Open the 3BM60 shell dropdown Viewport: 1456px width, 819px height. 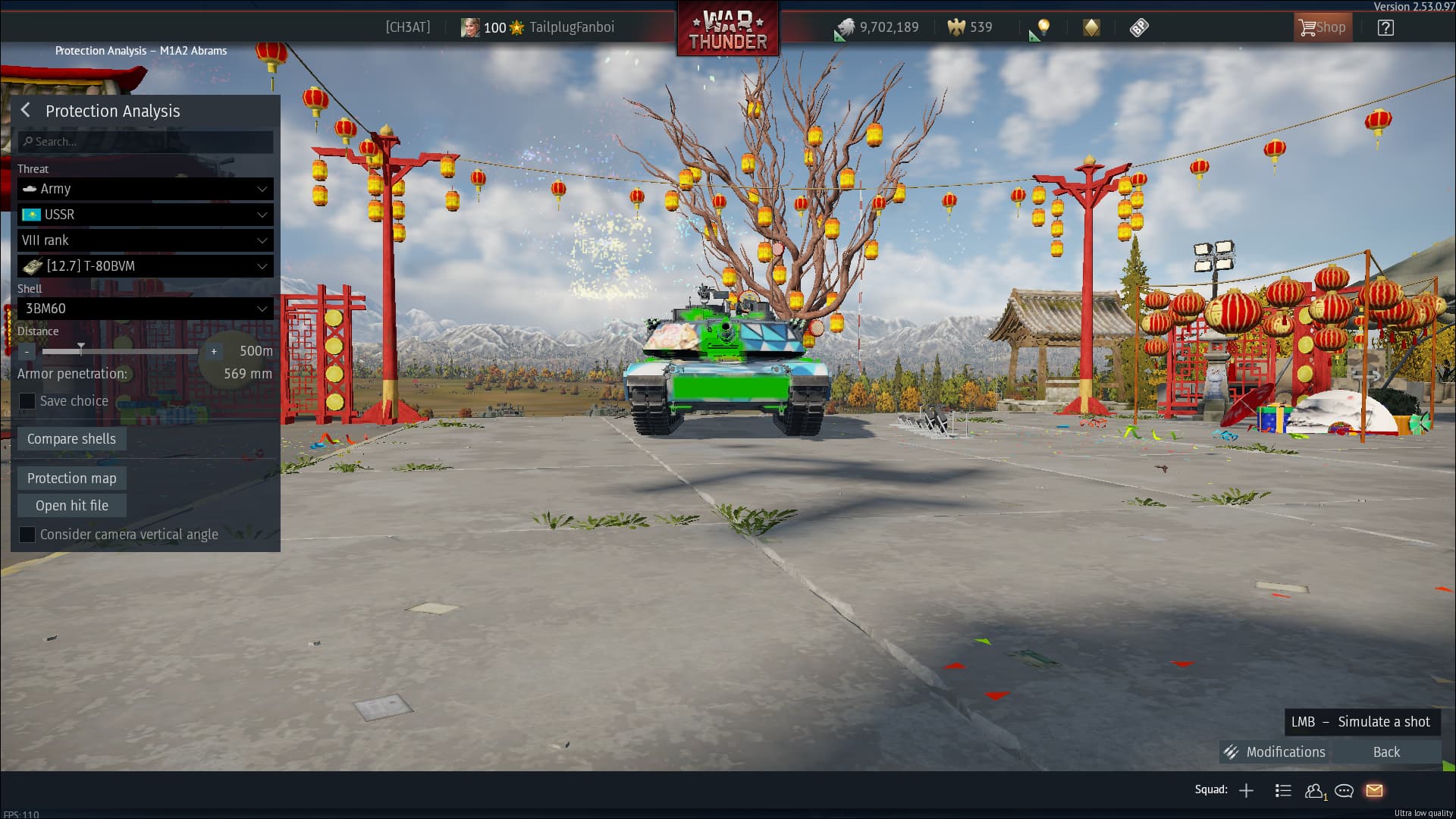[x=146, y=309]
